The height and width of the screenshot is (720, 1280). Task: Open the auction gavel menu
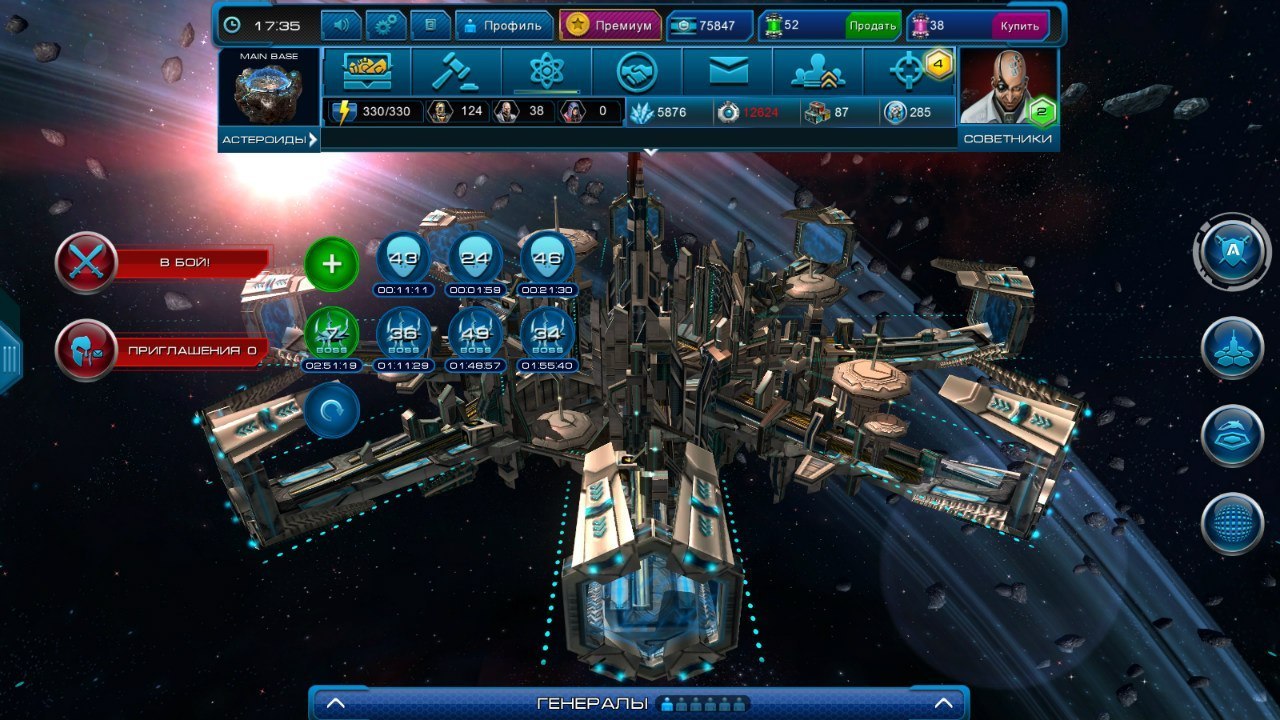coord(456,71)
